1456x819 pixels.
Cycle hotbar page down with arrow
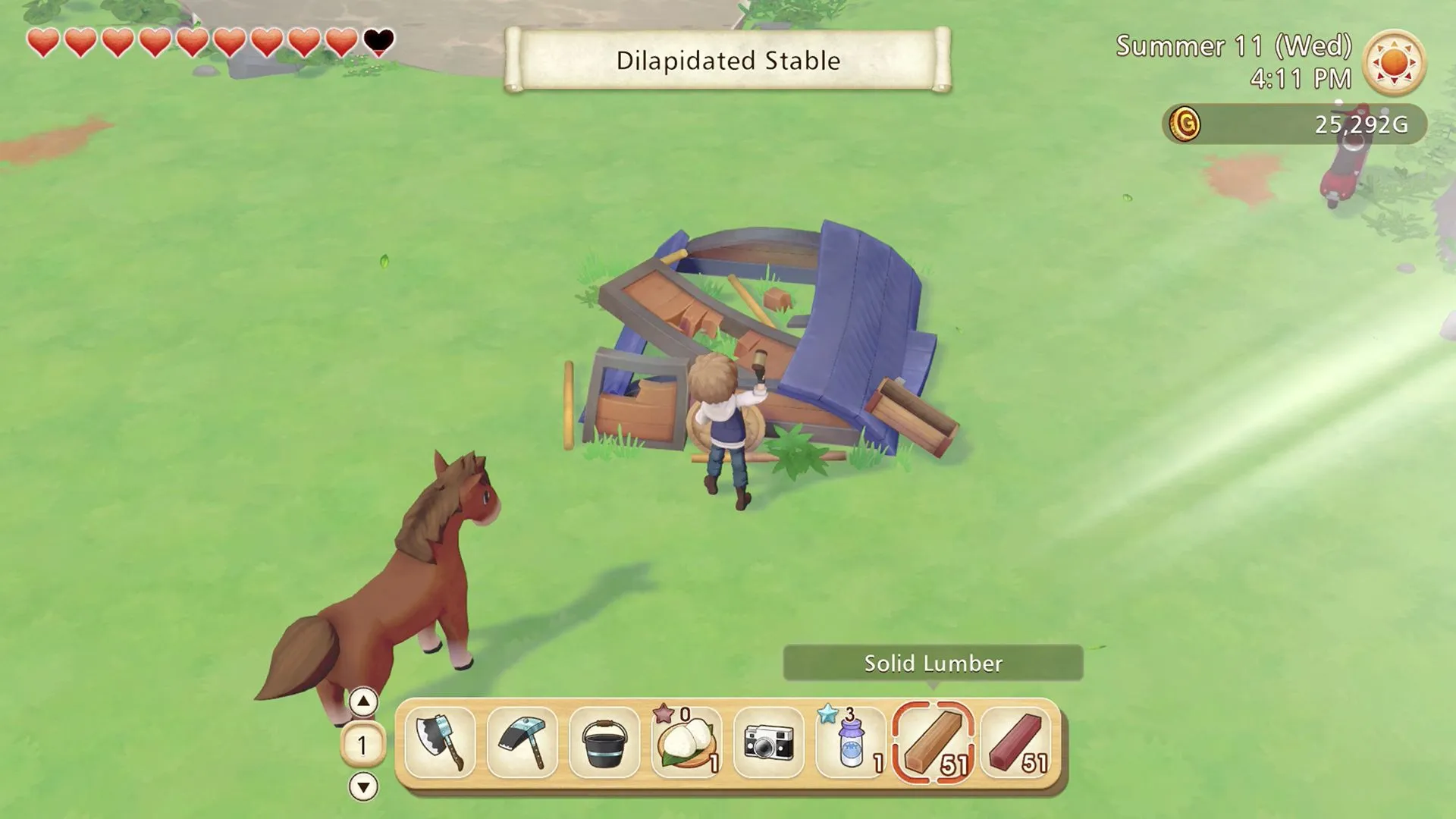pyautogui.click(x=363, y=786)
